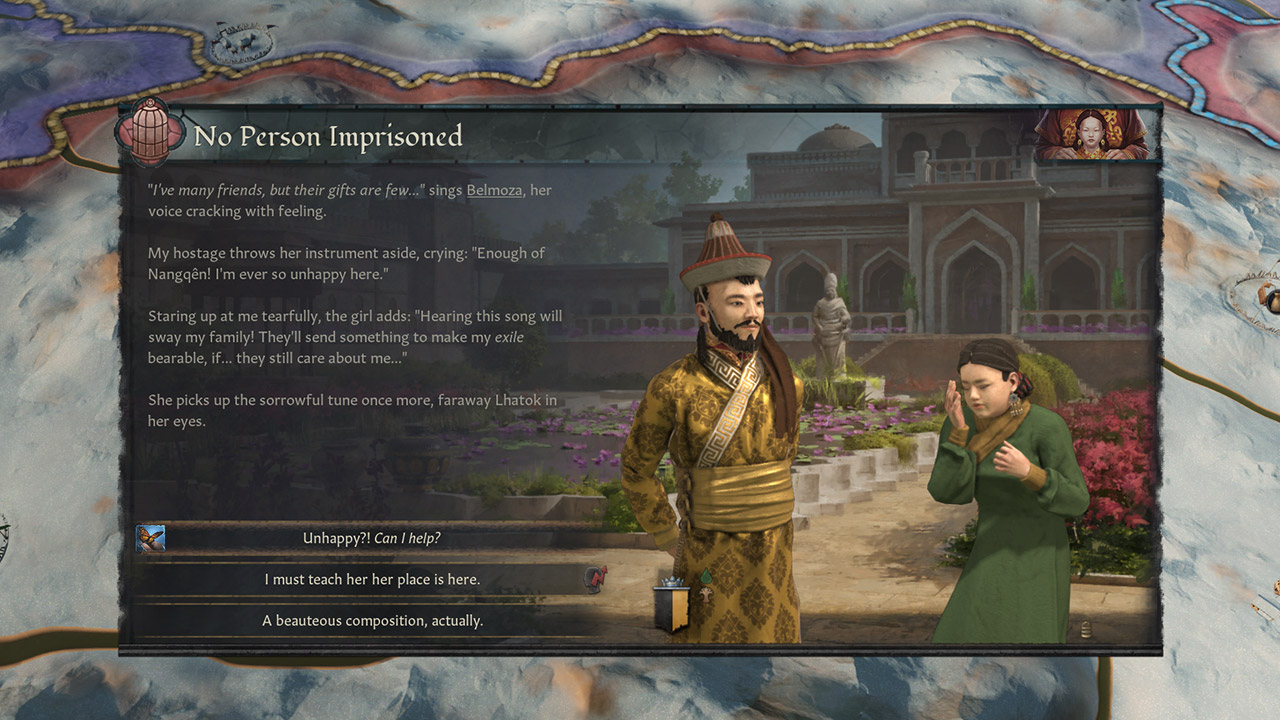Inspect the butterfly trait icon on first option
The image size is (1280, 720).
click(151, 538)
